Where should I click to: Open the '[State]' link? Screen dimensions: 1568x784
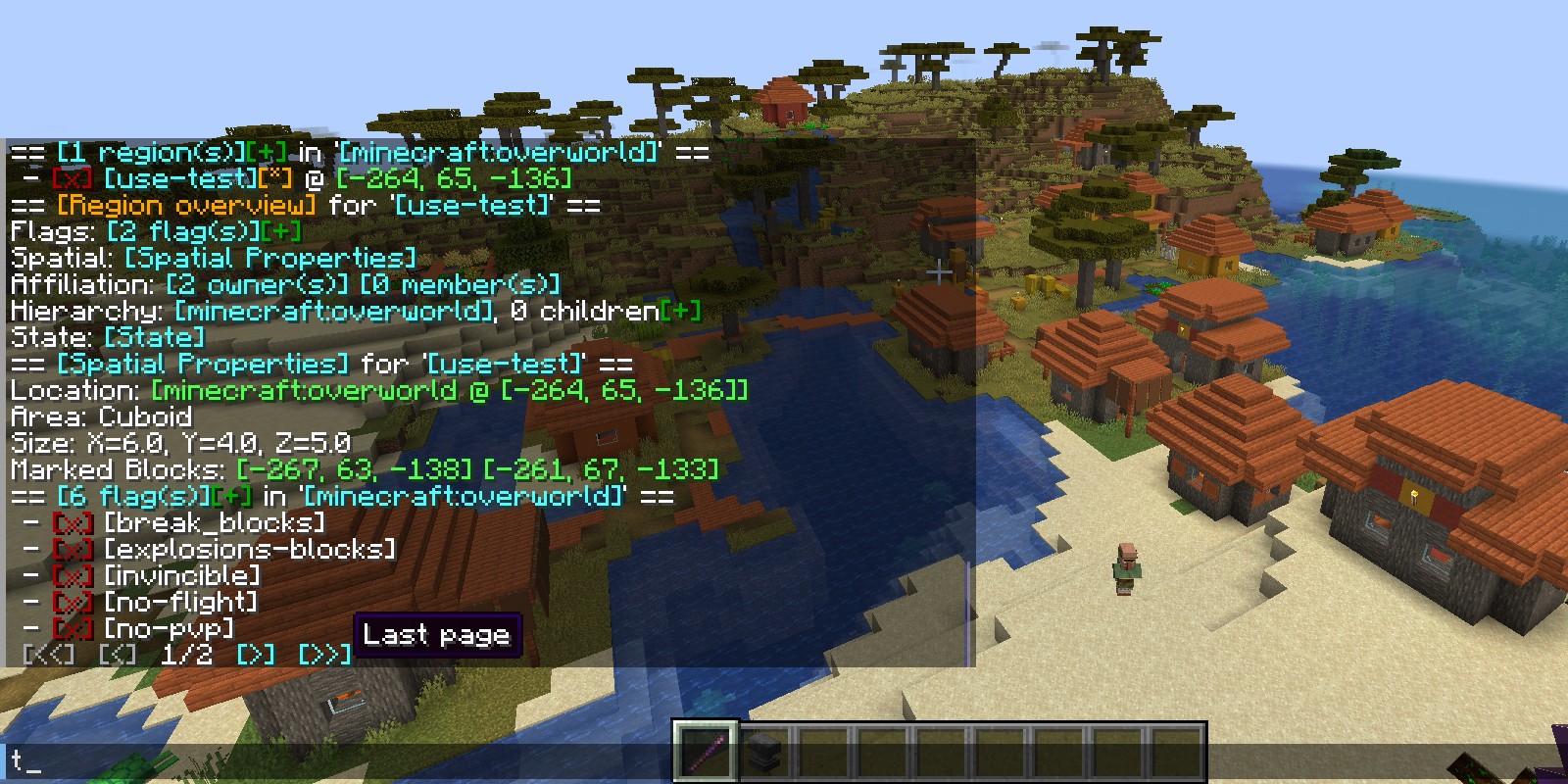(154, 338)
